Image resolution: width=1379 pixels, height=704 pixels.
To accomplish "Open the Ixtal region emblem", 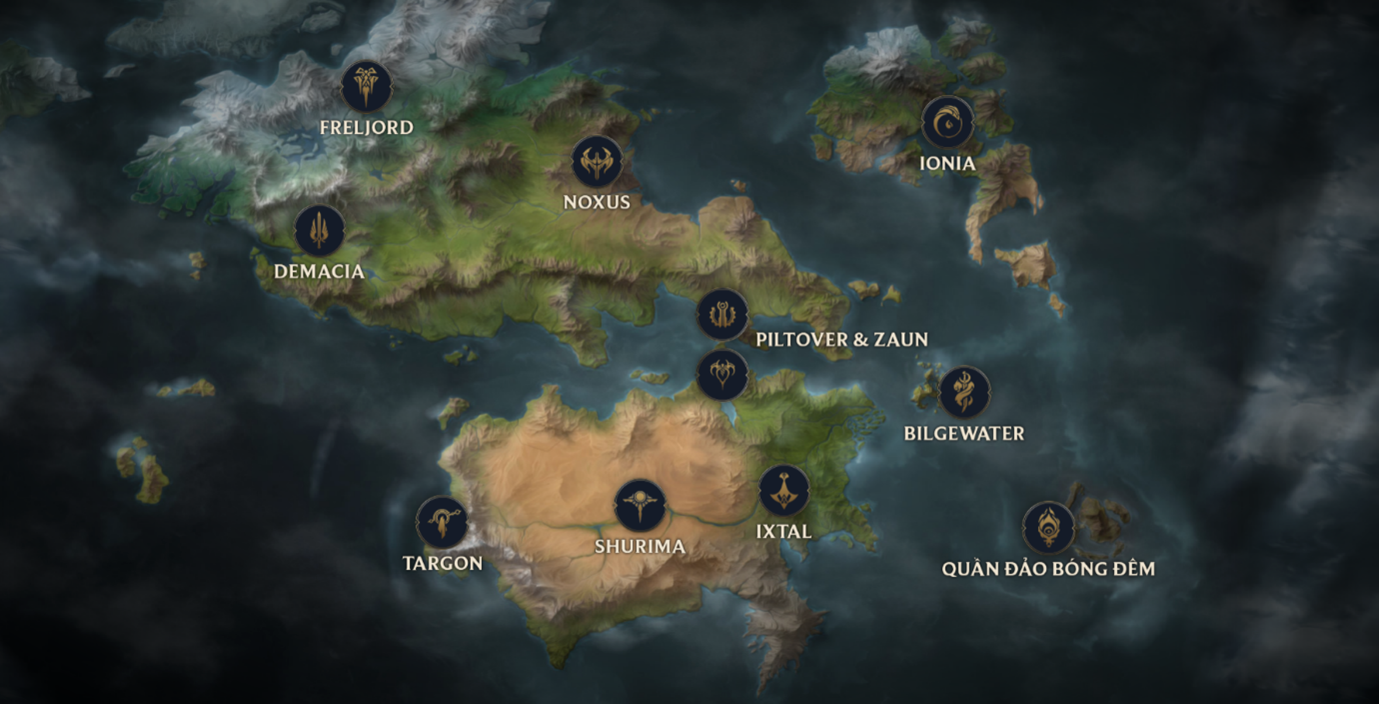I will pyautogui.click(x=784, y=490).
